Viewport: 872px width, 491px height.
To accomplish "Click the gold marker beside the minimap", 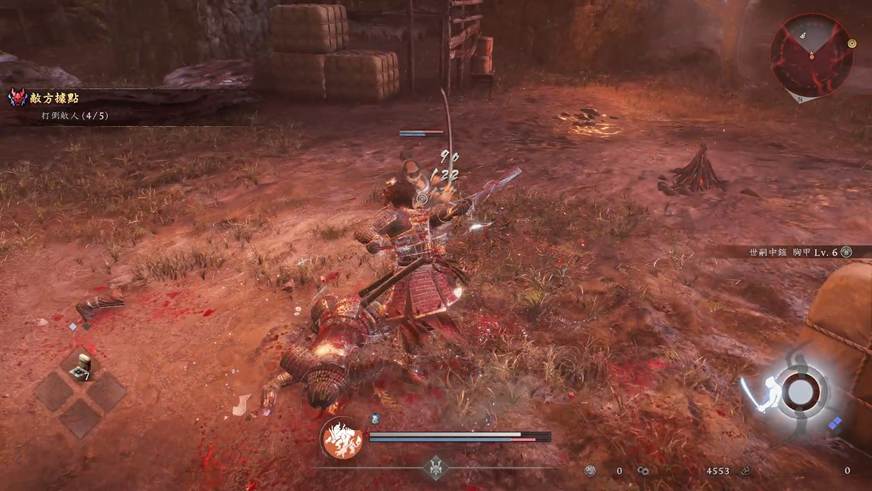I will [x=852, y=44].
